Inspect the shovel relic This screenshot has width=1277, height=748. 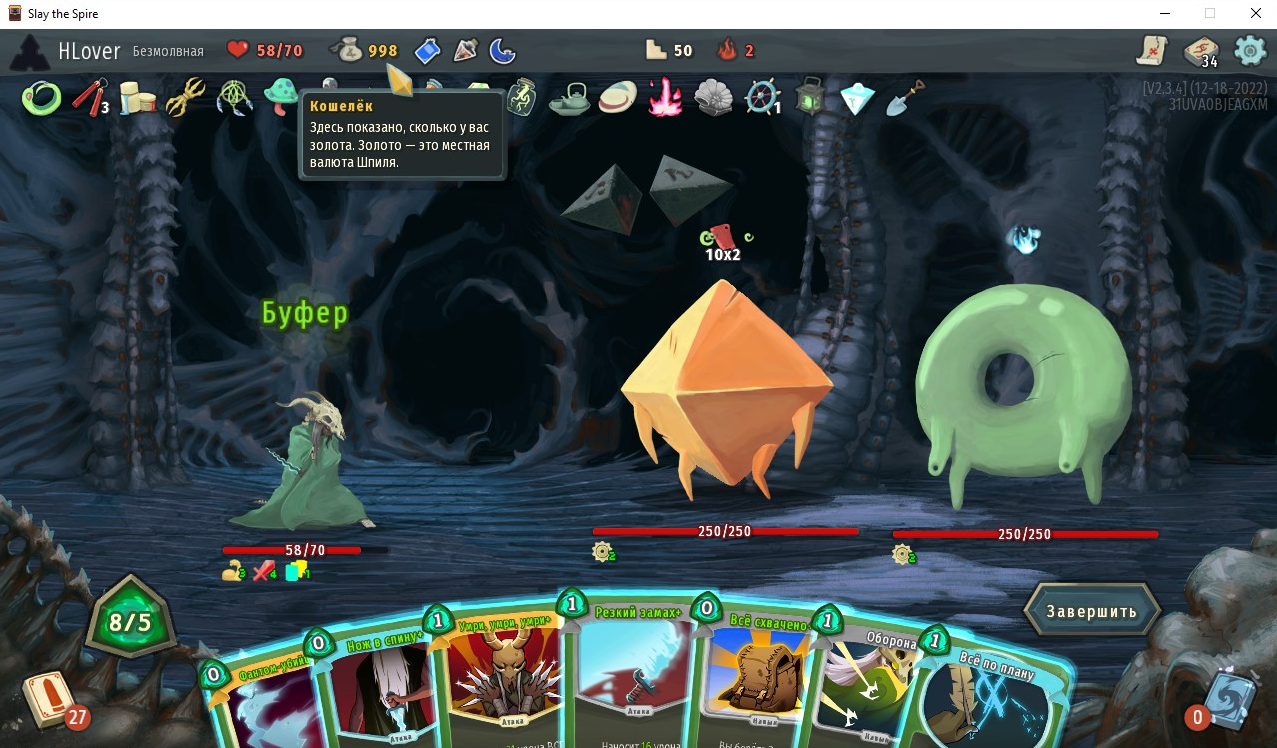coord(905,98)
